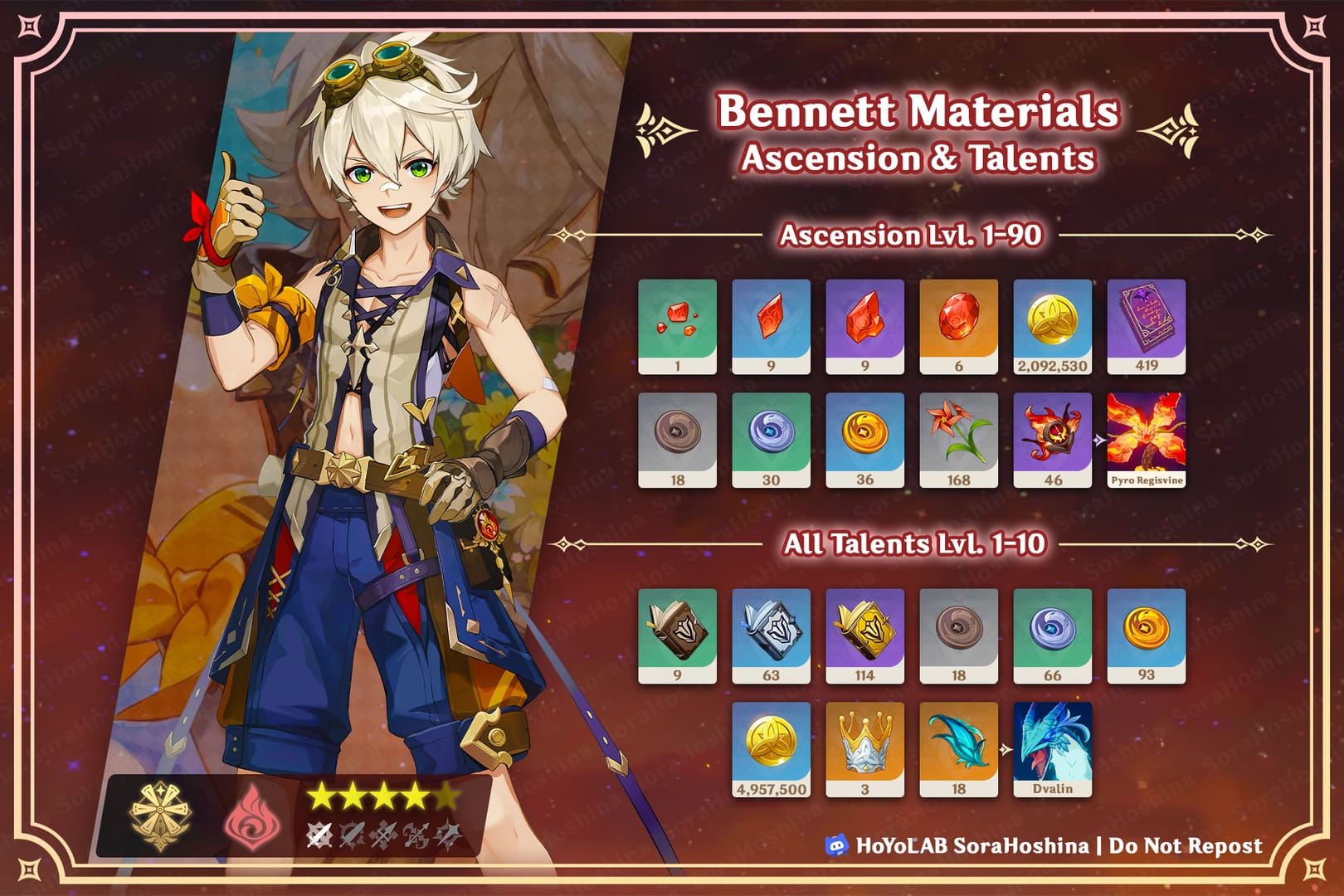
Task: Select the Golden Raven Insignia showing 93
Action: point(1146,635)
